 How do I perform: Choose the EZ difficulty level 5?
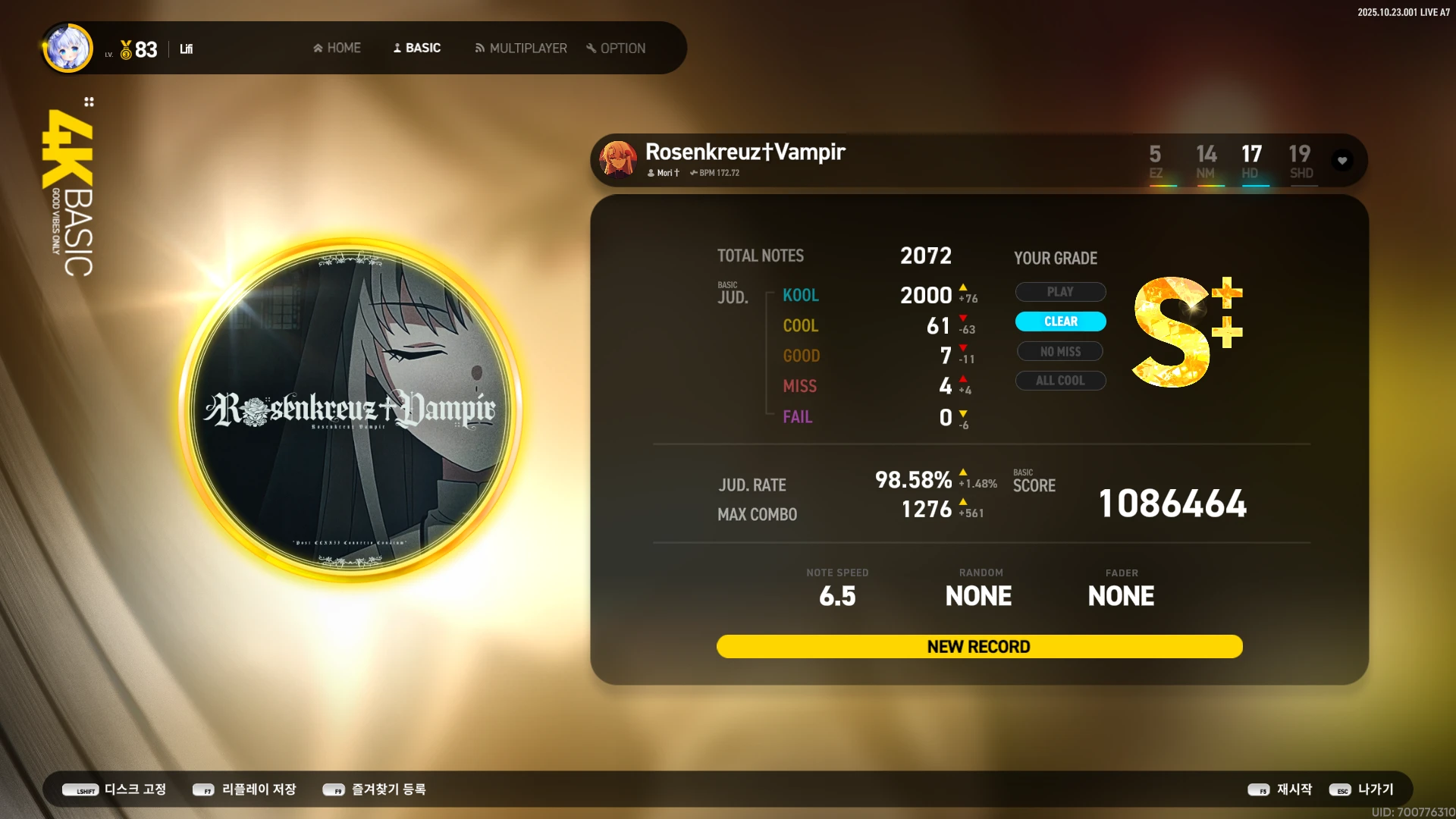pos(1155,162)
